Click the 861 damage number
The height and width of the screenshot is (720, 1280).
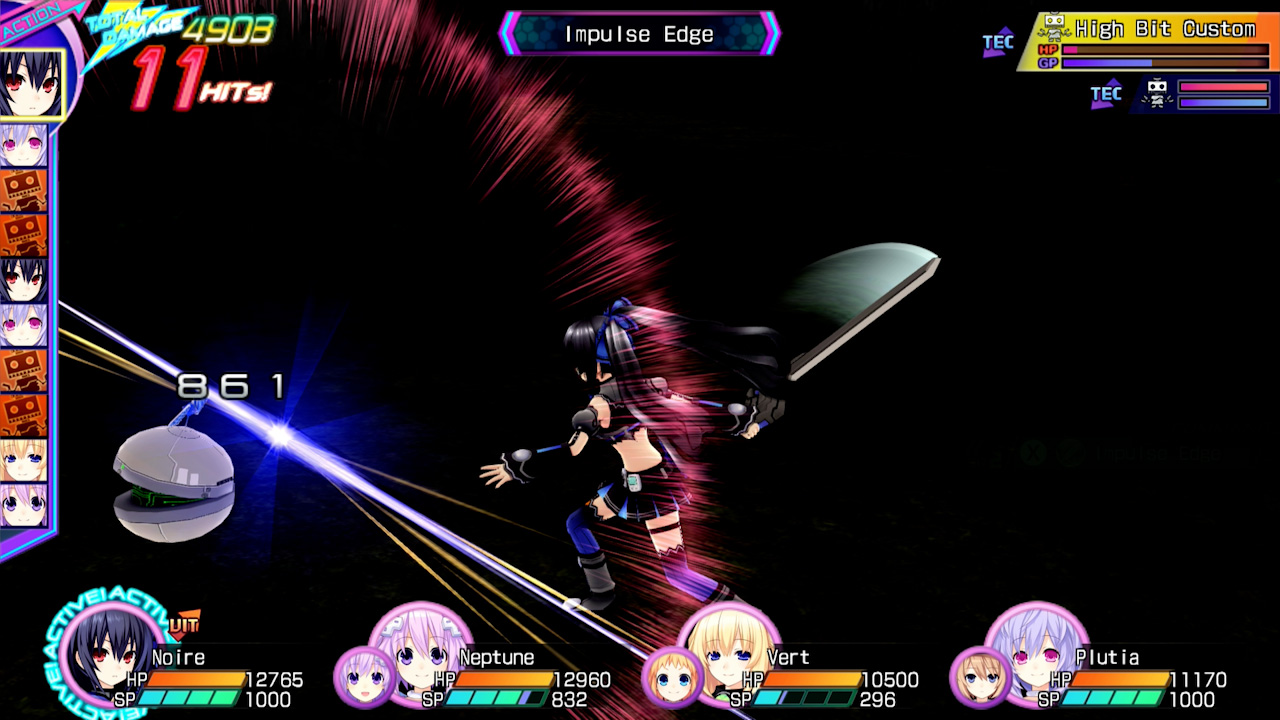click(x=230, y=385)
